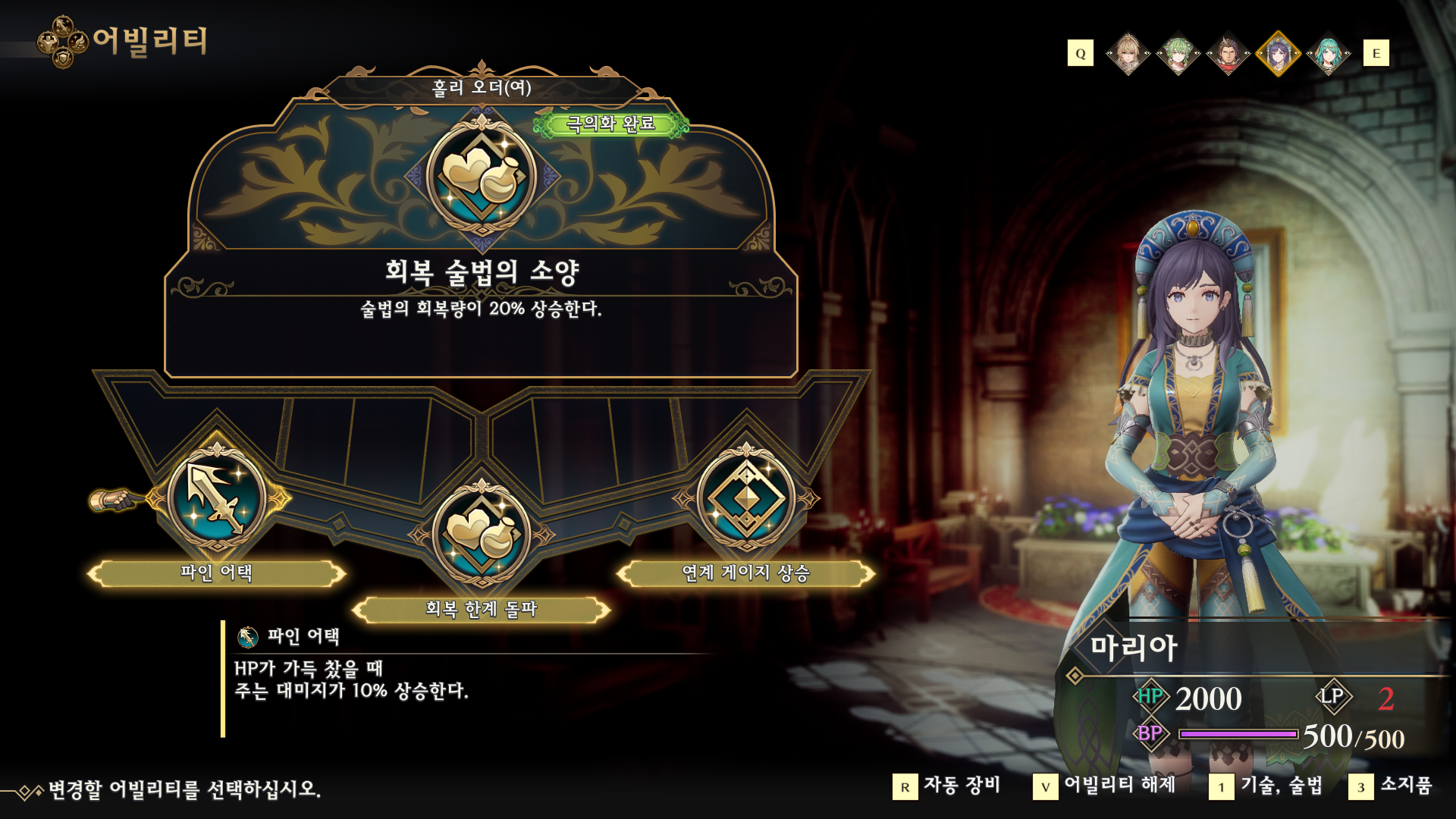Screen dimensions: 1456x819
Task: Select the 파인 어택 sword ability slot
Action: pos(217,499)
